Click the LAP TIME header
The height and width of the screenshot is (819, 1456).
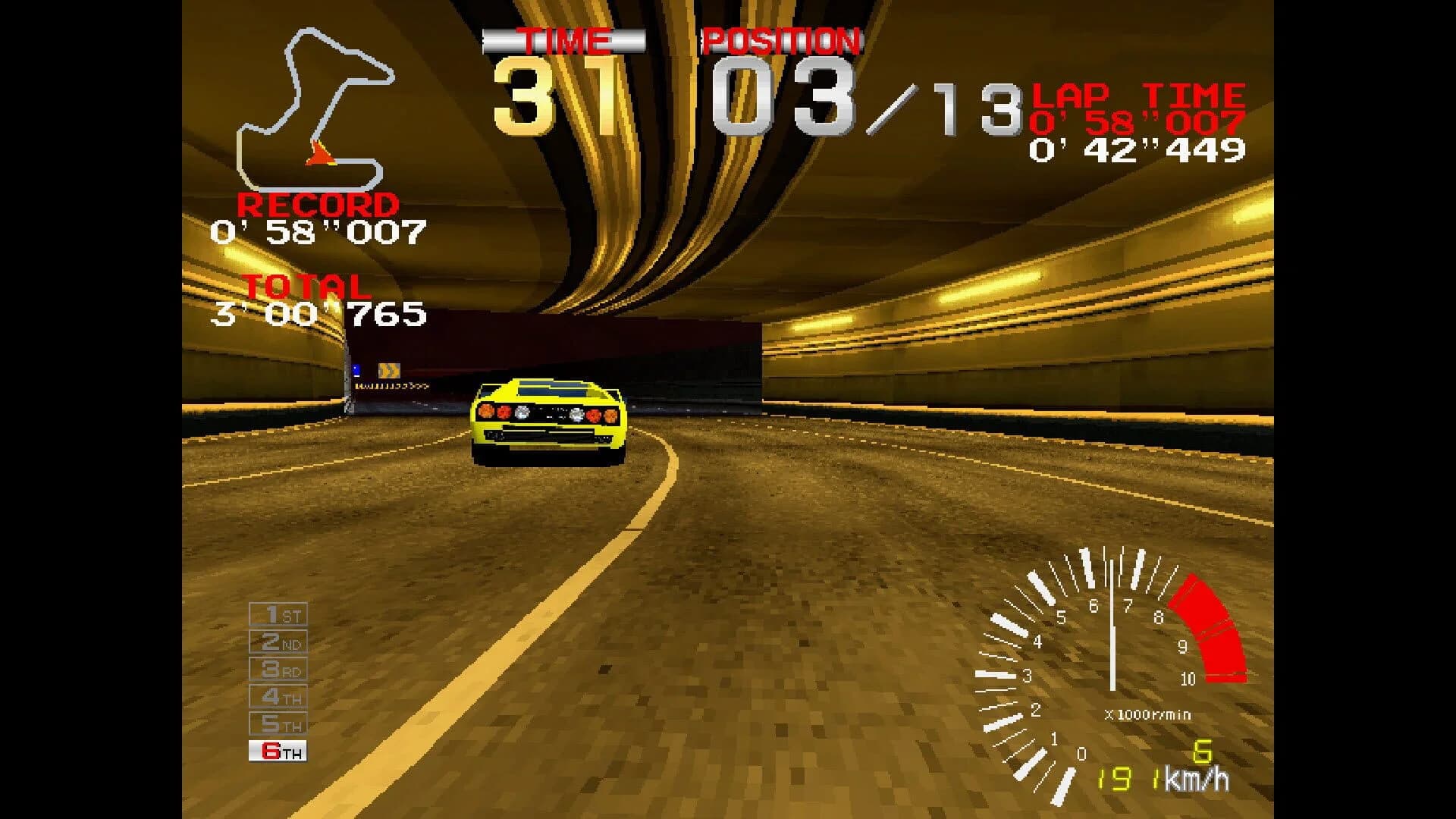(x=1137, y=95)
